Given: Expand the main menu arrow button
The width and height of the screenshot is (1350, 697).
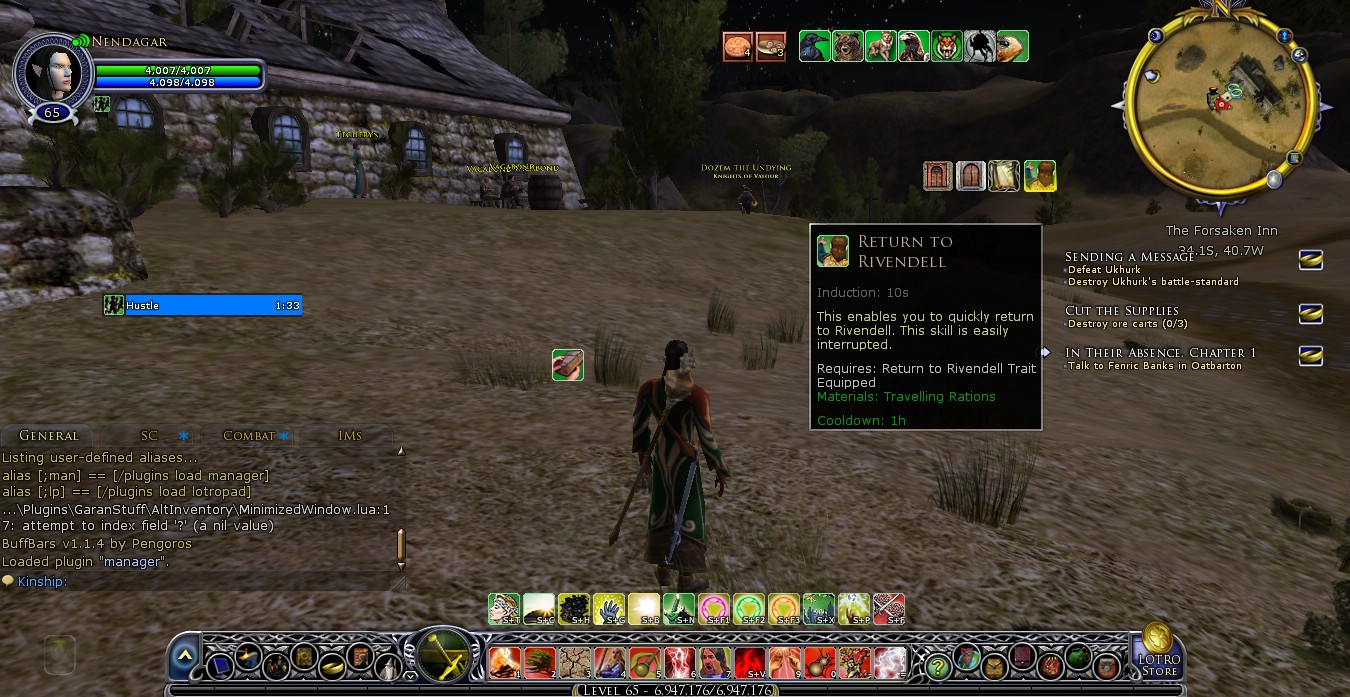Looking at the screenshot, I should point(184,656).
